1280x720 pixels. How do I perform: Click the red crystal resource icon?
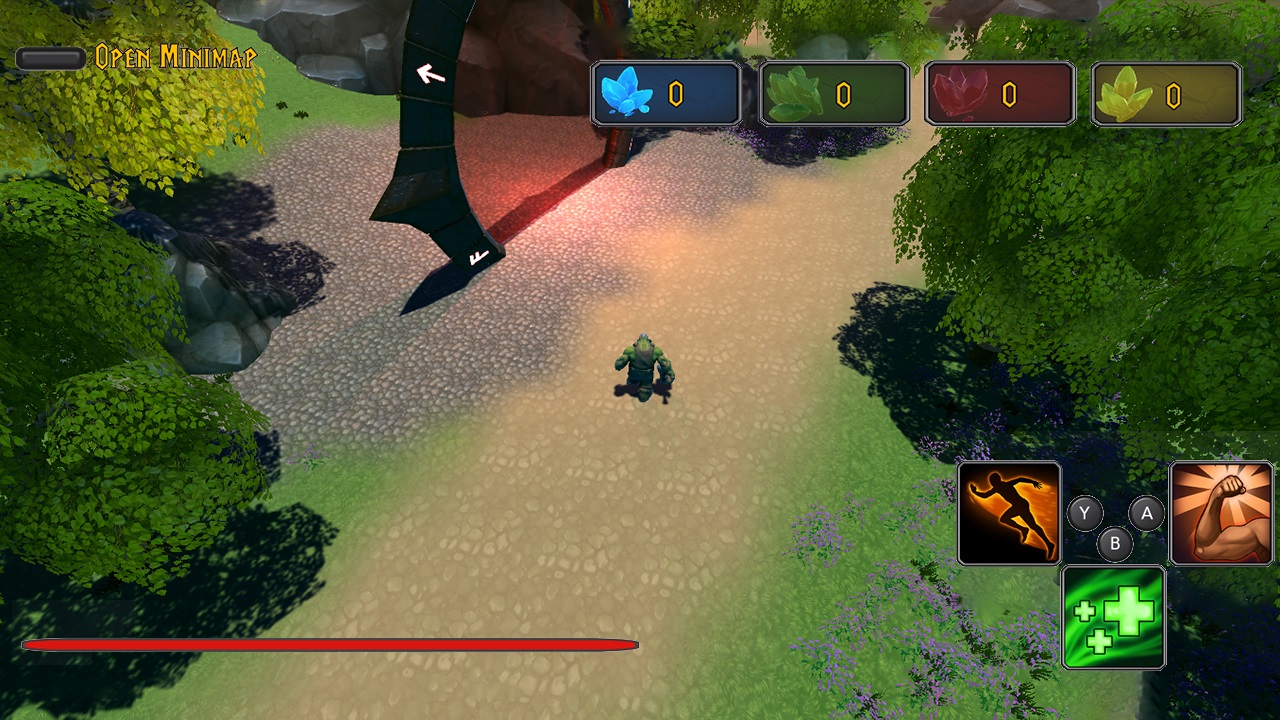coord(958,92)
